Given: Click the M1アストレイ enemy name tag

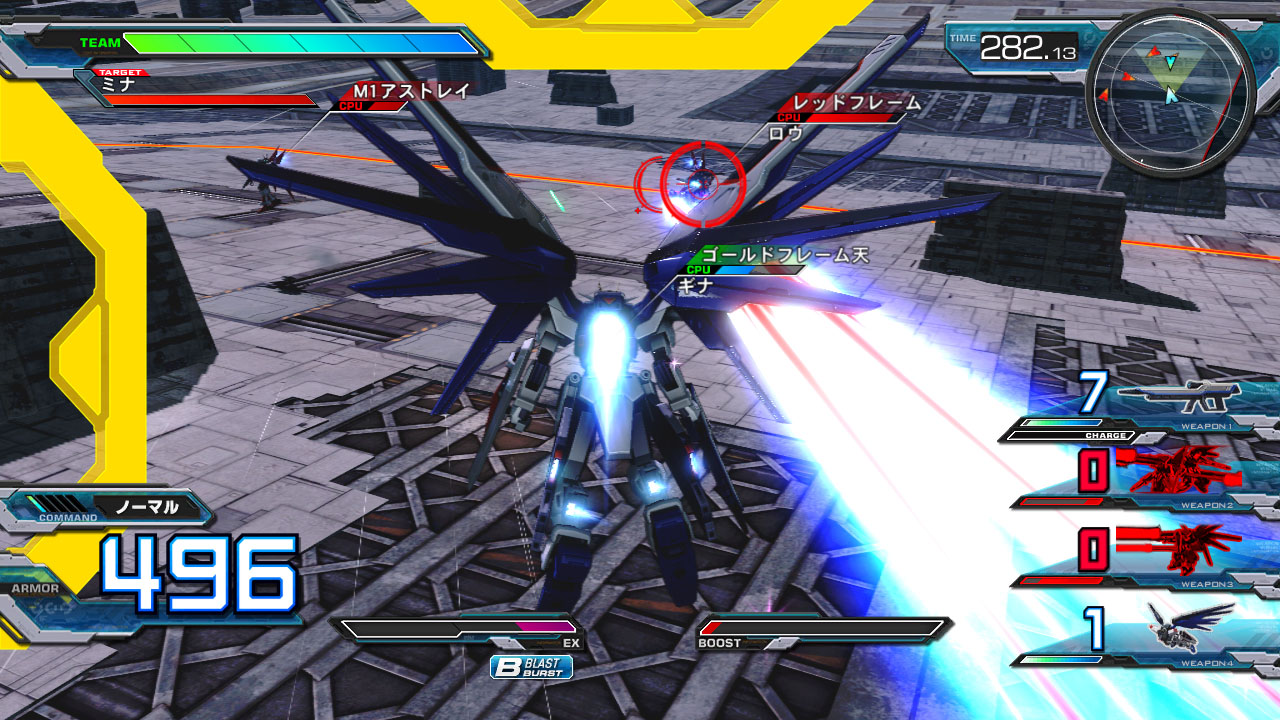Looking at the screenshot, I should [410, 91].
